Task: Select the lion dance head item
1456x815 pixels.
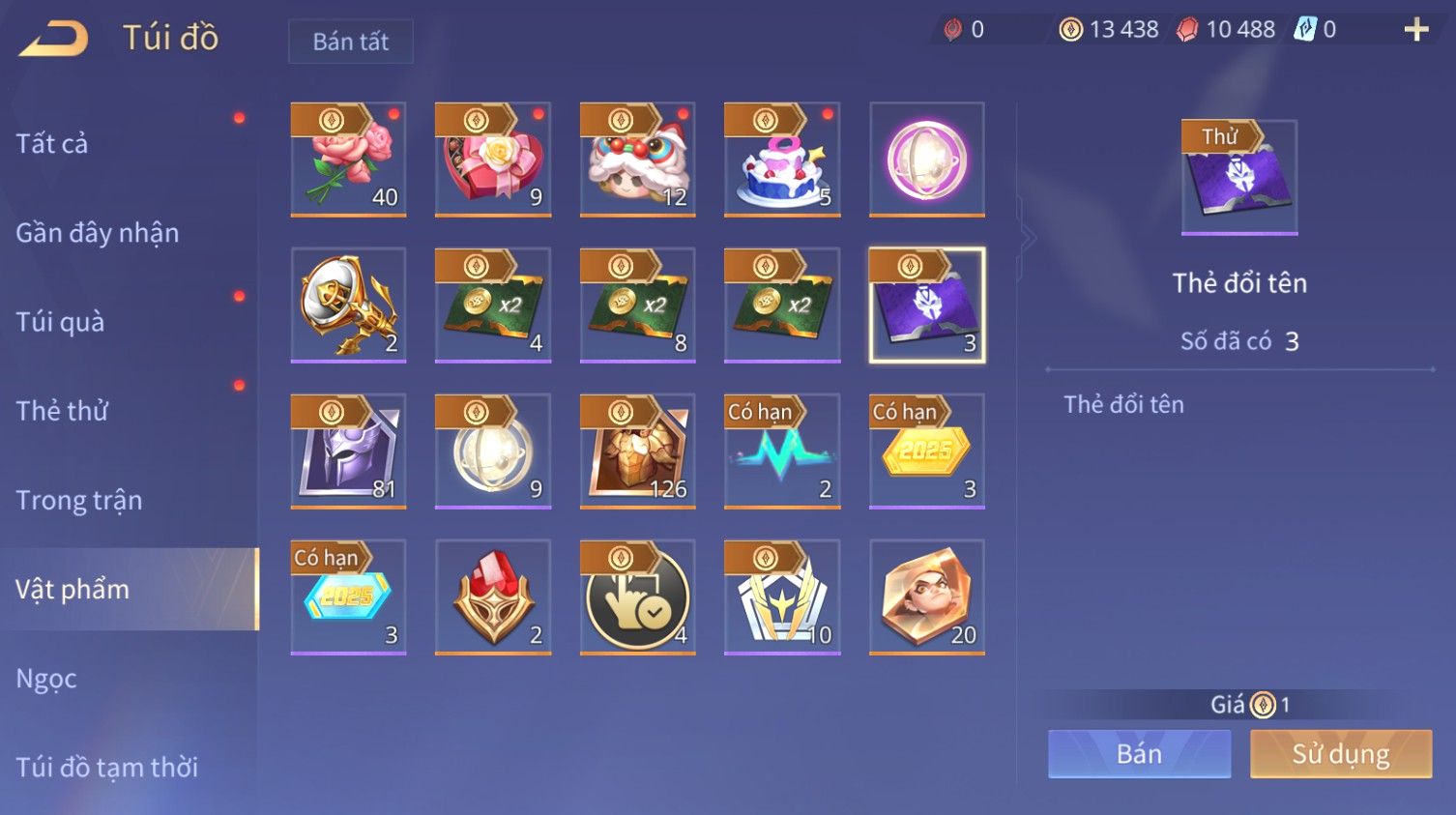Action: (x=637, y=160)
